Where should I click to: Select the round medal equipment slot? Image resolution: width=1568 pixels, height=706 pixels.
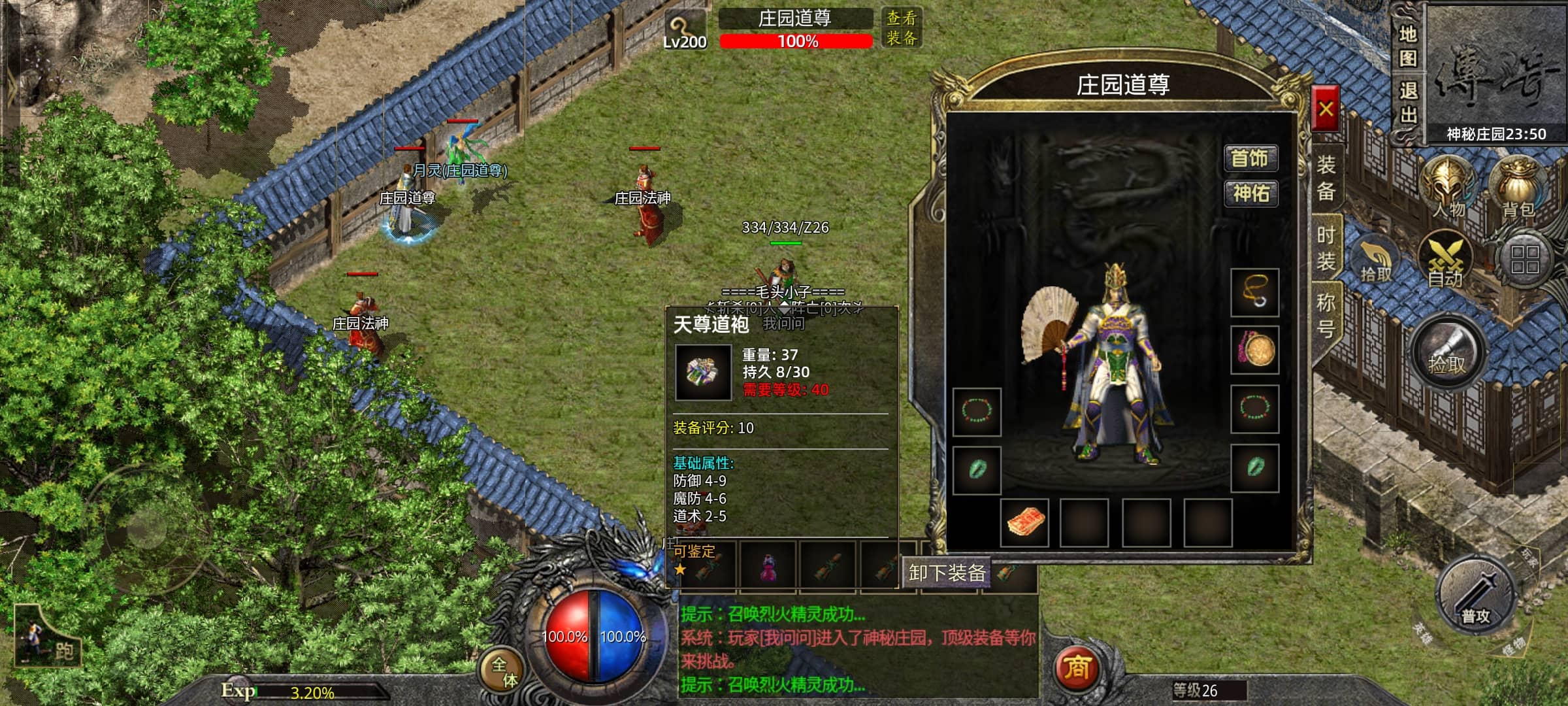1254,350
